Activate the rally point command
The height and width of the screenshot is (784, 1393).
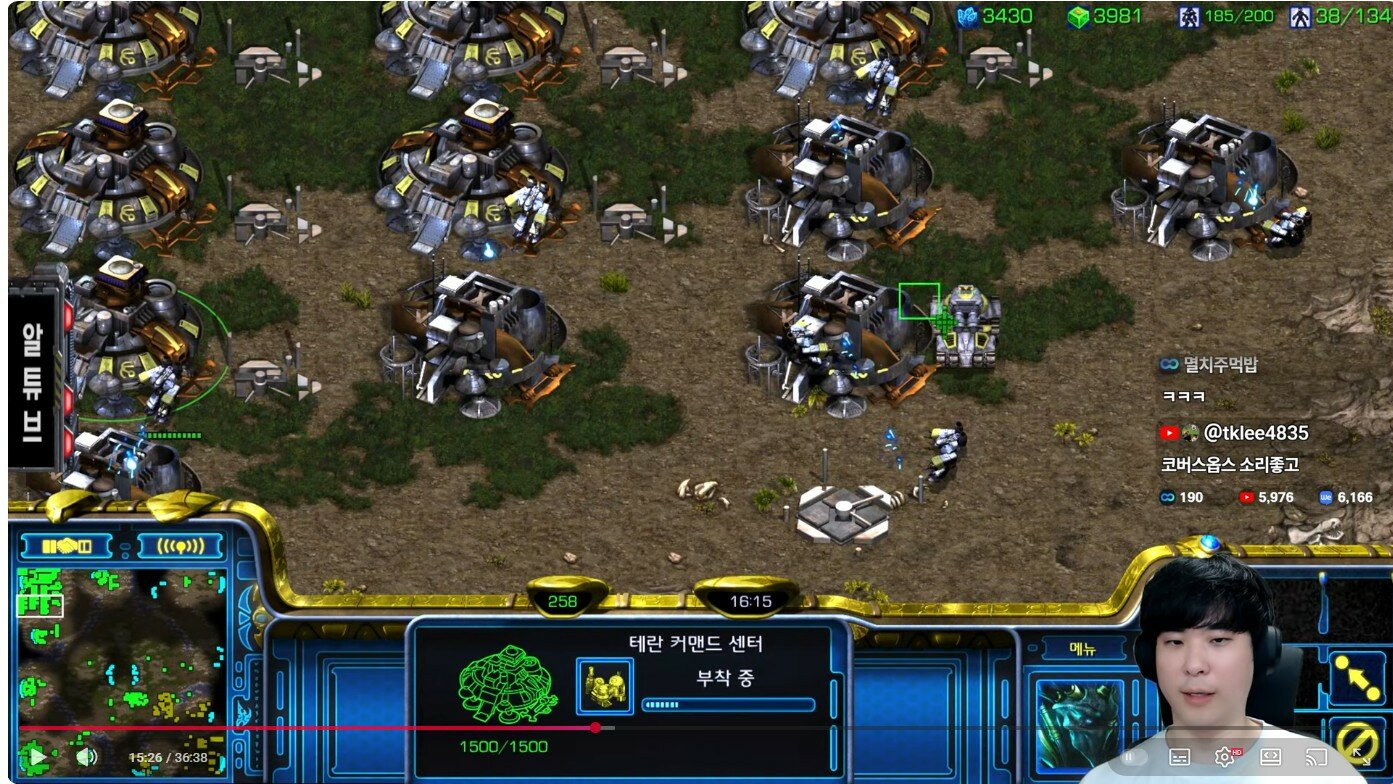[x=1355, y=678]
